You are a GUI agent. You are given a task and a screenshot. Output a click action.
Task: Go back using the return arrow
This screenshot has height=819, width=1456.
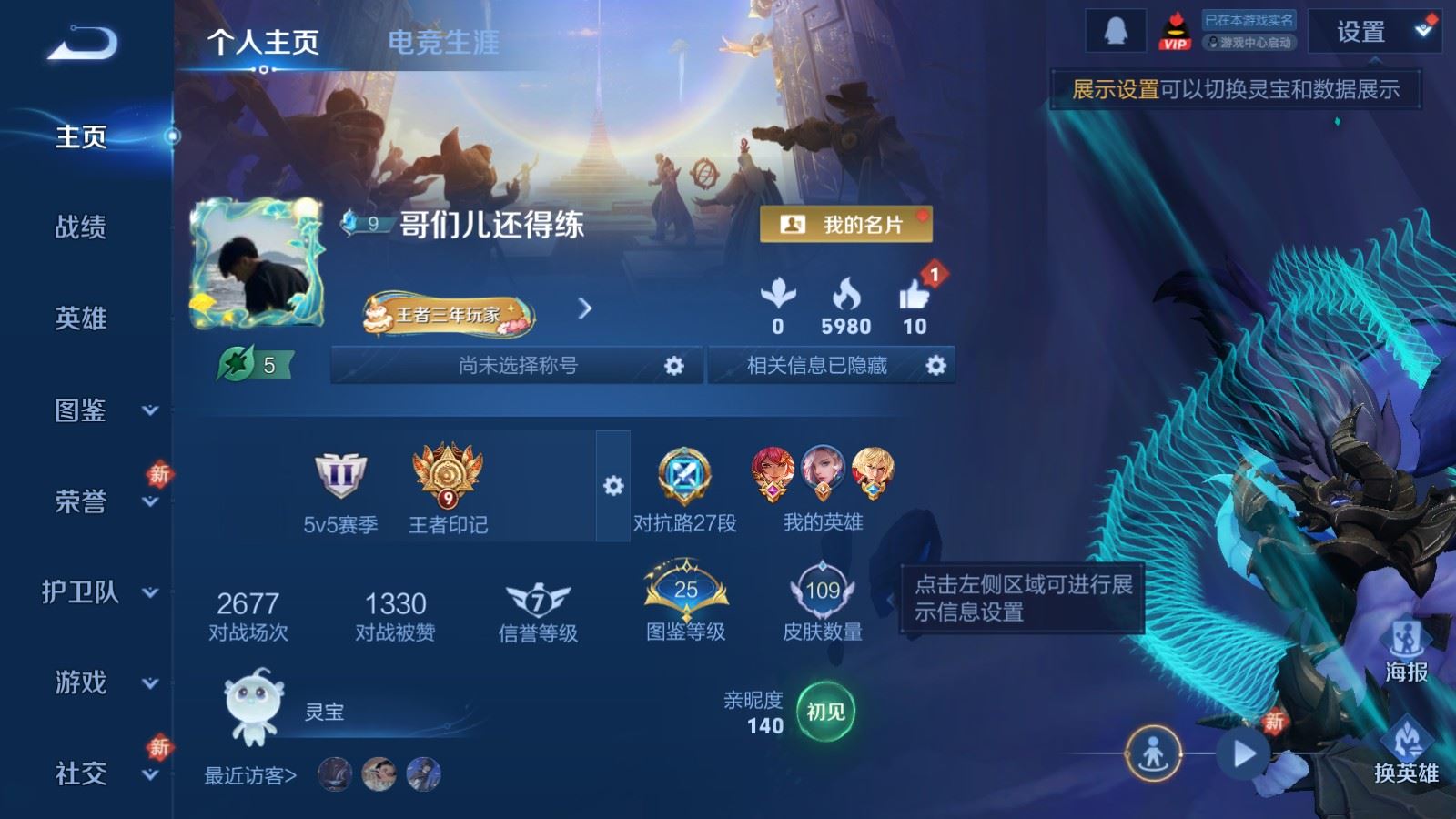tap(82, 43)
